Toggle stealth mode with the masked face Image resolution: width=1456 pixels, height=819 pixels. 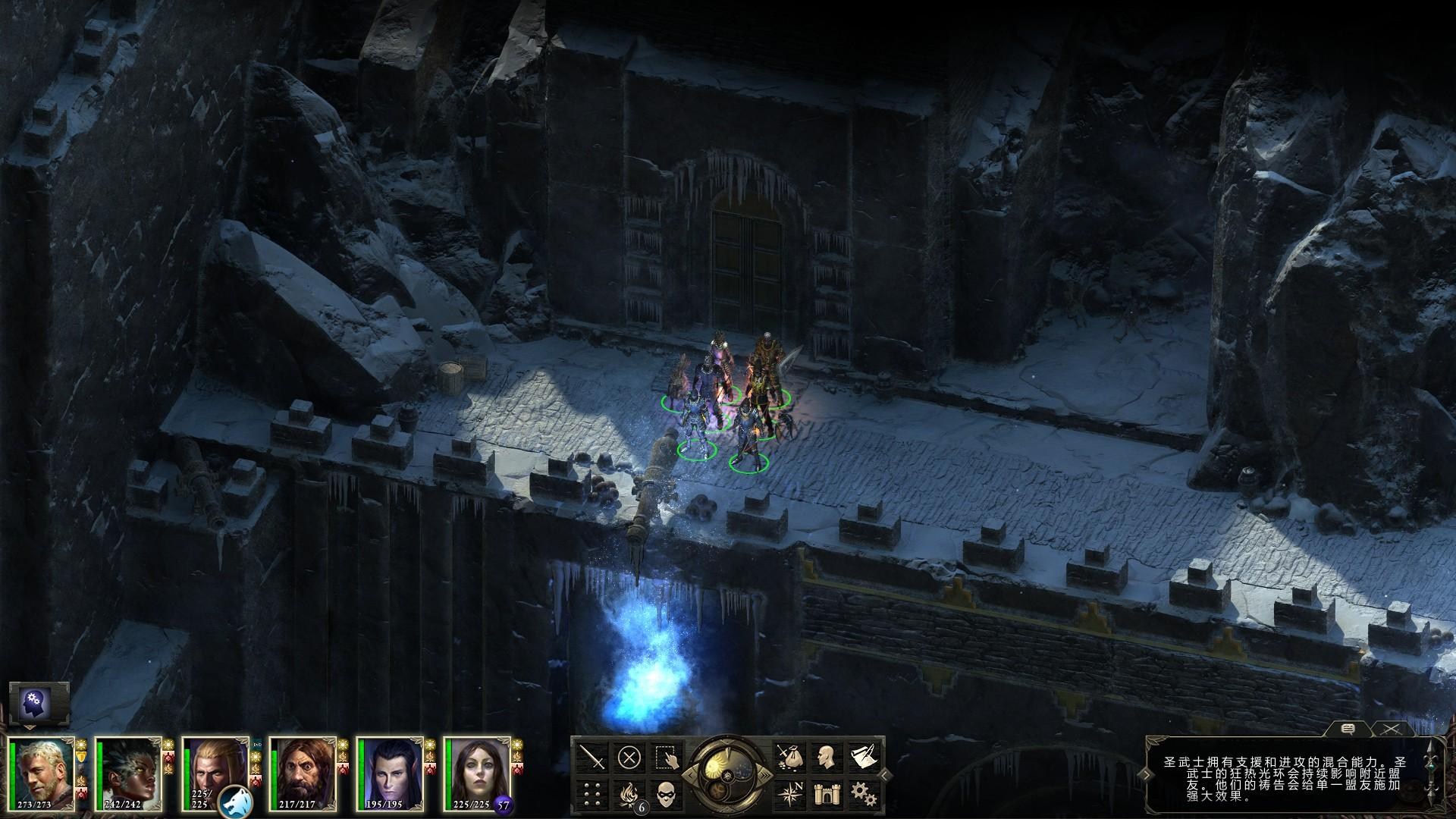[667, 794]
